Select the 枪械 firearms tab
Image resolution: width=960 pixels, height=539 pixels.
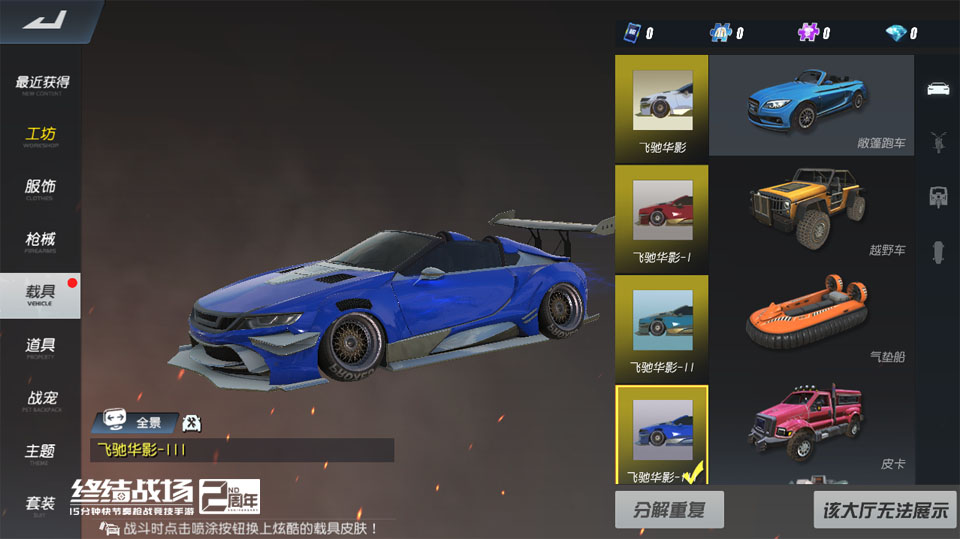(41, 241)
